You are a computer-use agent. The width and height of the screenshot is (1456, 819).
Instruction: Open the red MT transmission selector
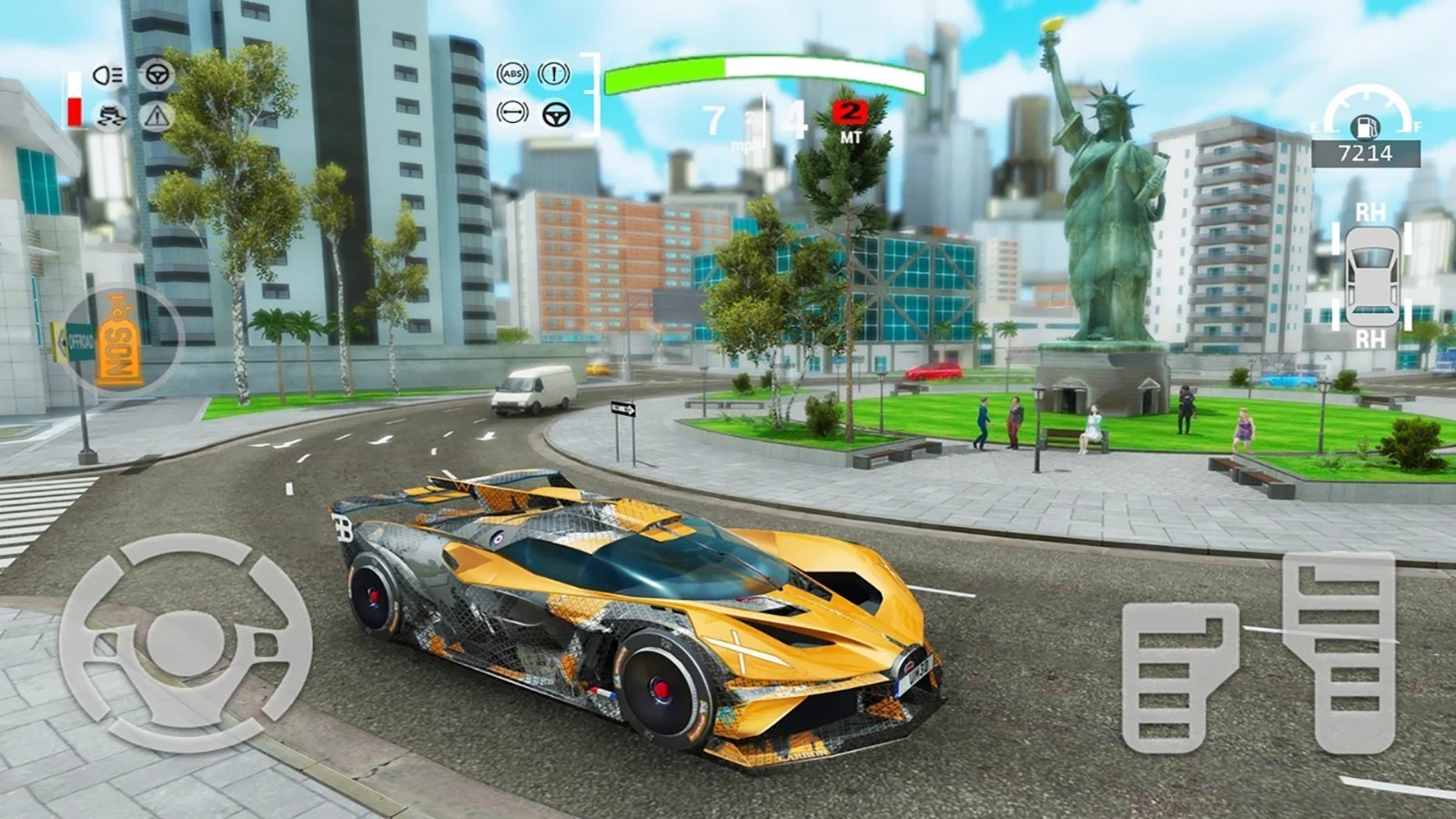click(851, 116)
